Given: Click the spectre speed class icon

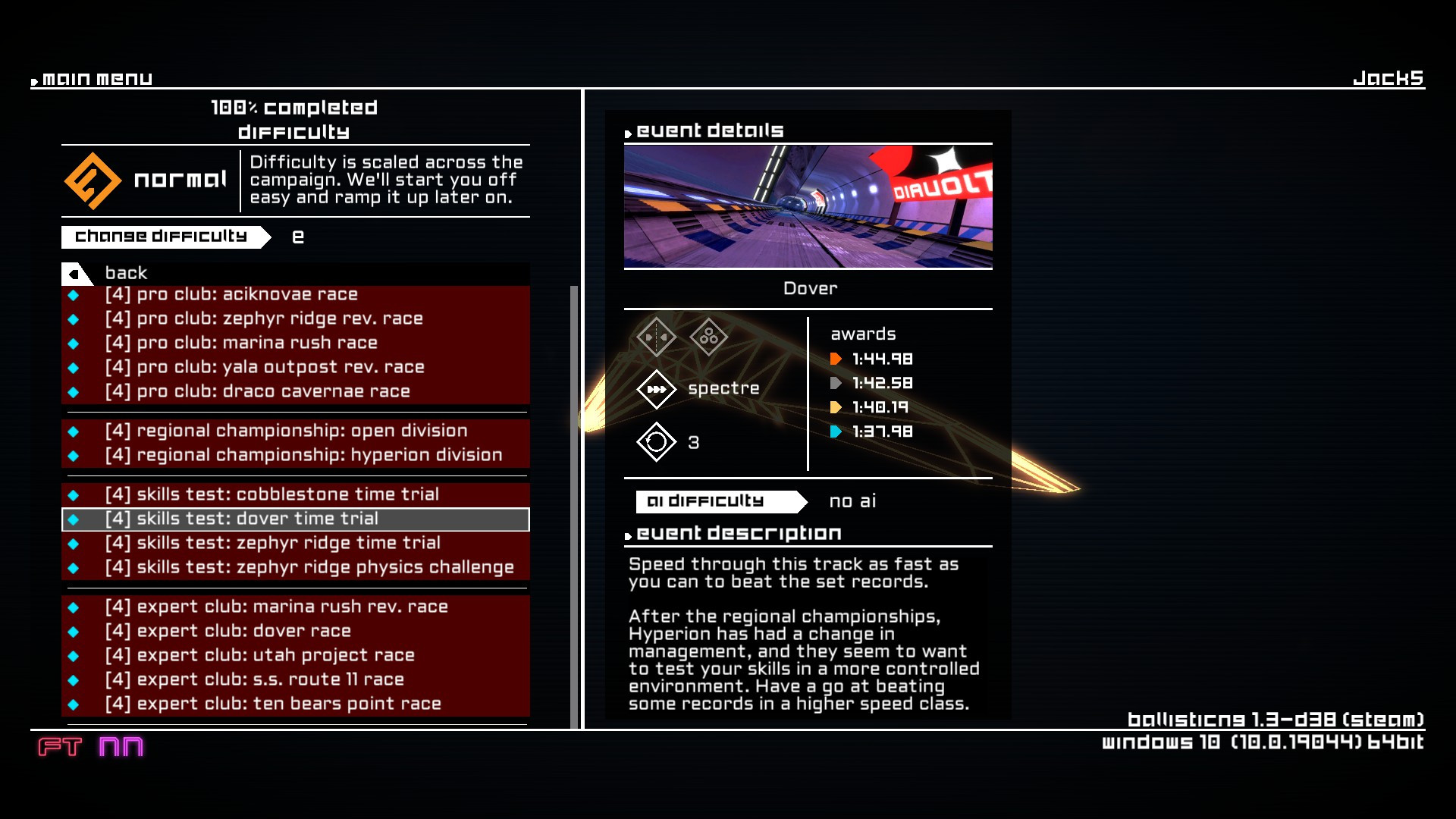Looking at the screenshot, I should point(655,389).
